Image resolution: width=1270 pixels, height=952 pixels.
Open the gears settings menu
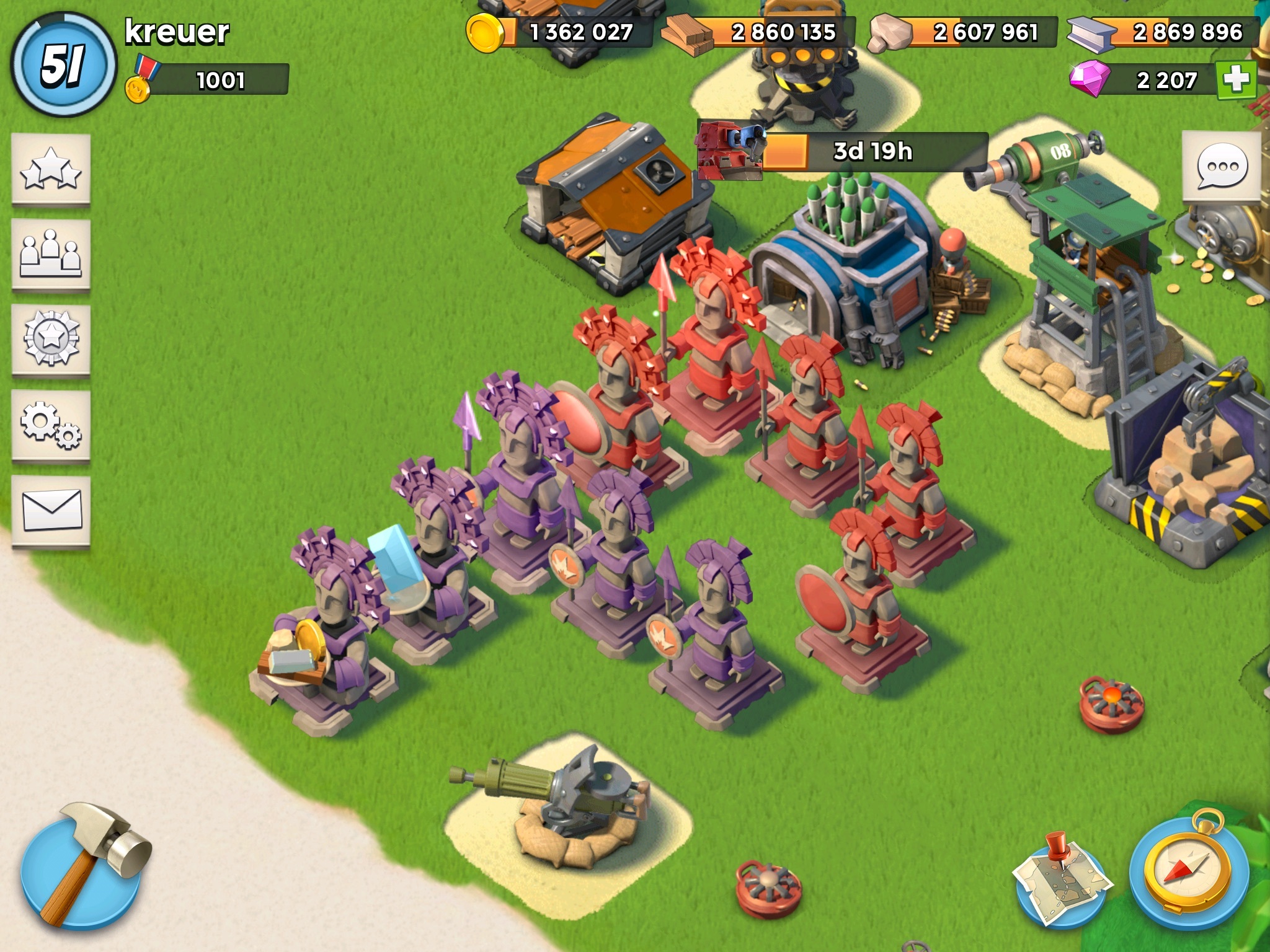[x=51, y=426]
